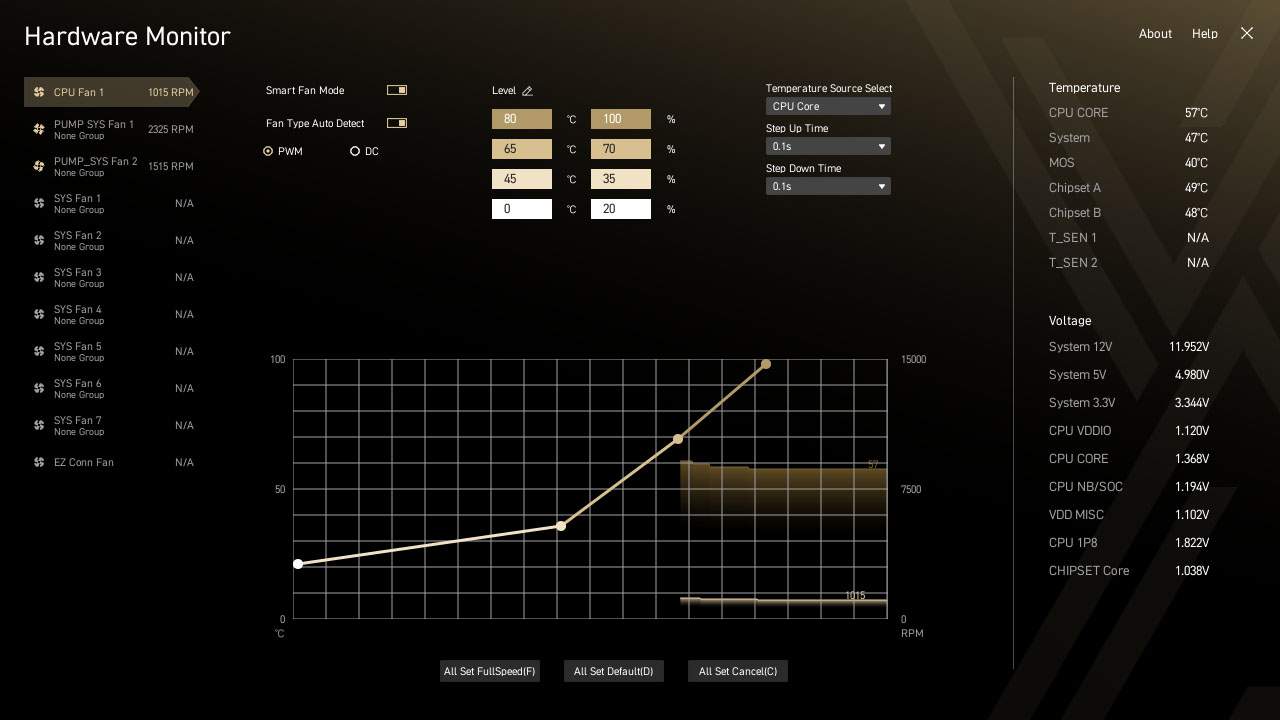Click the SYS Fan 7 fan icon
Screen dimensions: 1280x720
[39, 425]
